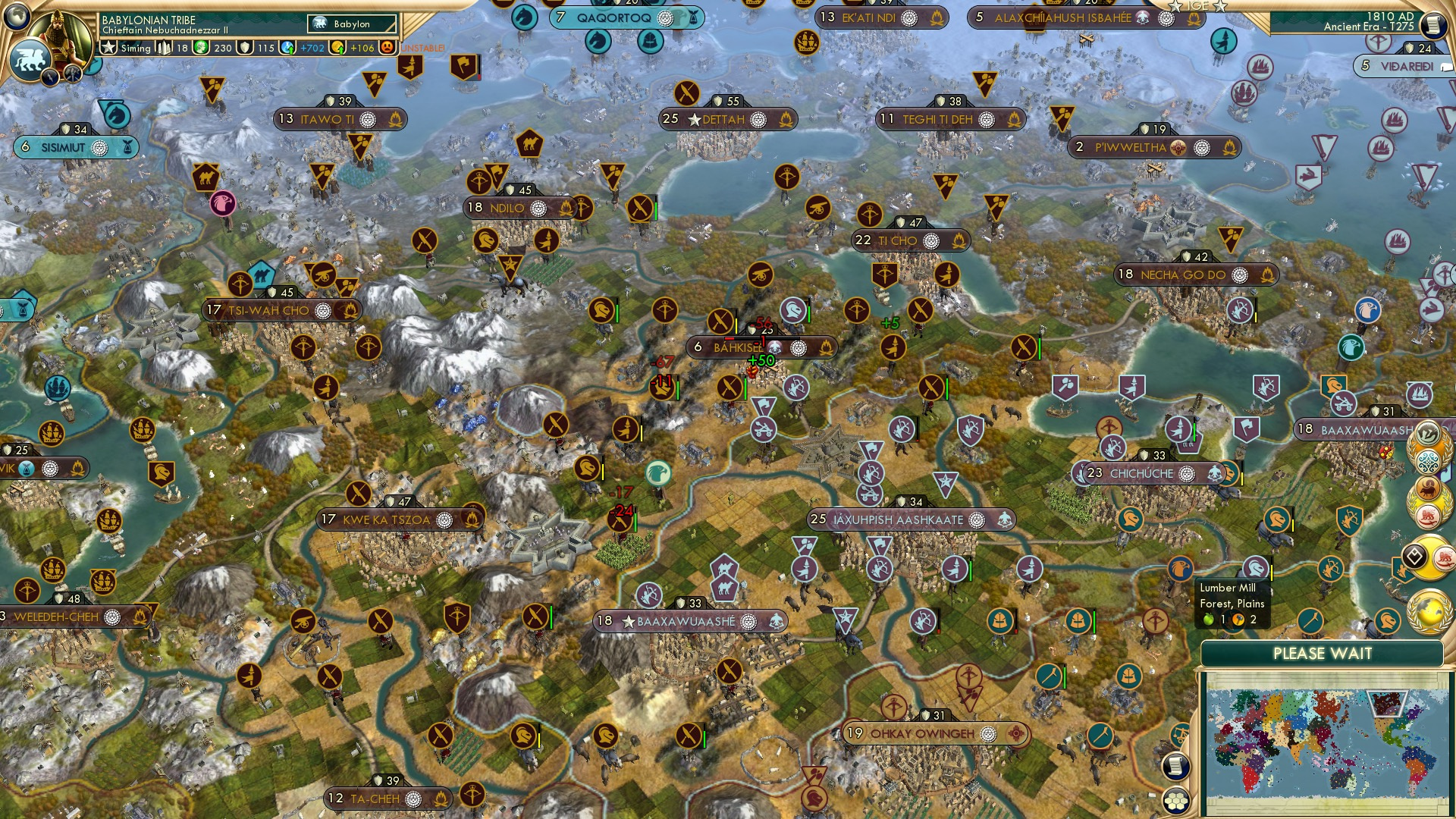This screenshot has width=1456, height=819.
Task: Open the Babylon civilization selector
Action: click(x=350, y=24)
